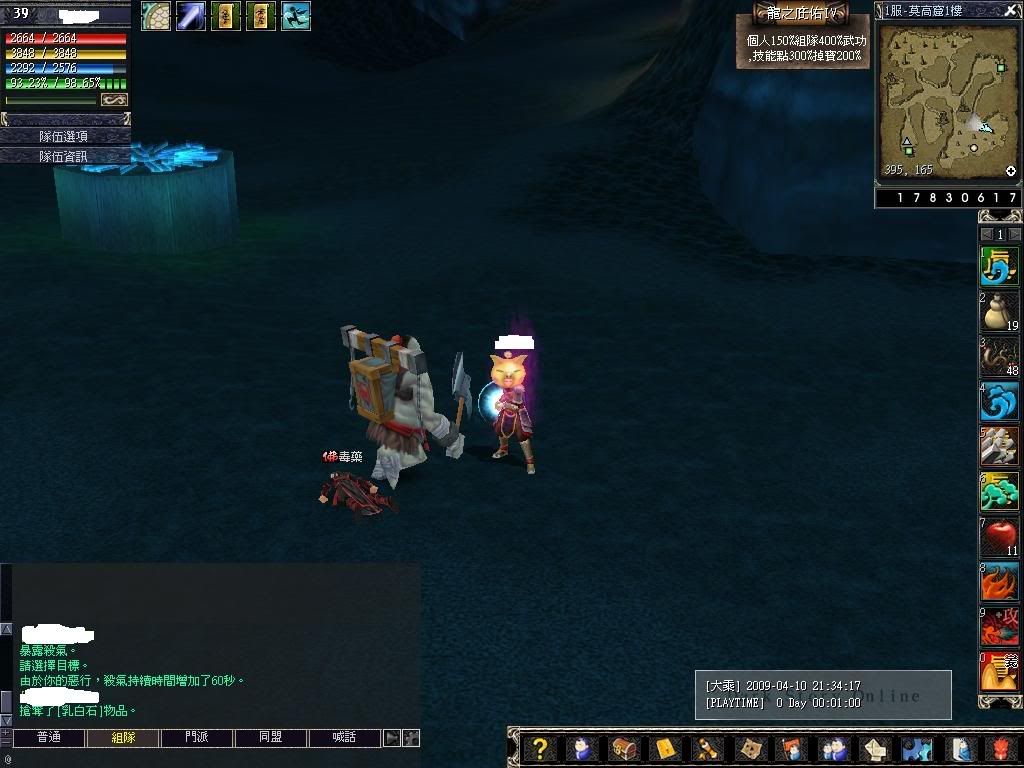Switch chat to the 普通 tab
The width and height of the screenshot is (1024, 768).
coord(48,738)
